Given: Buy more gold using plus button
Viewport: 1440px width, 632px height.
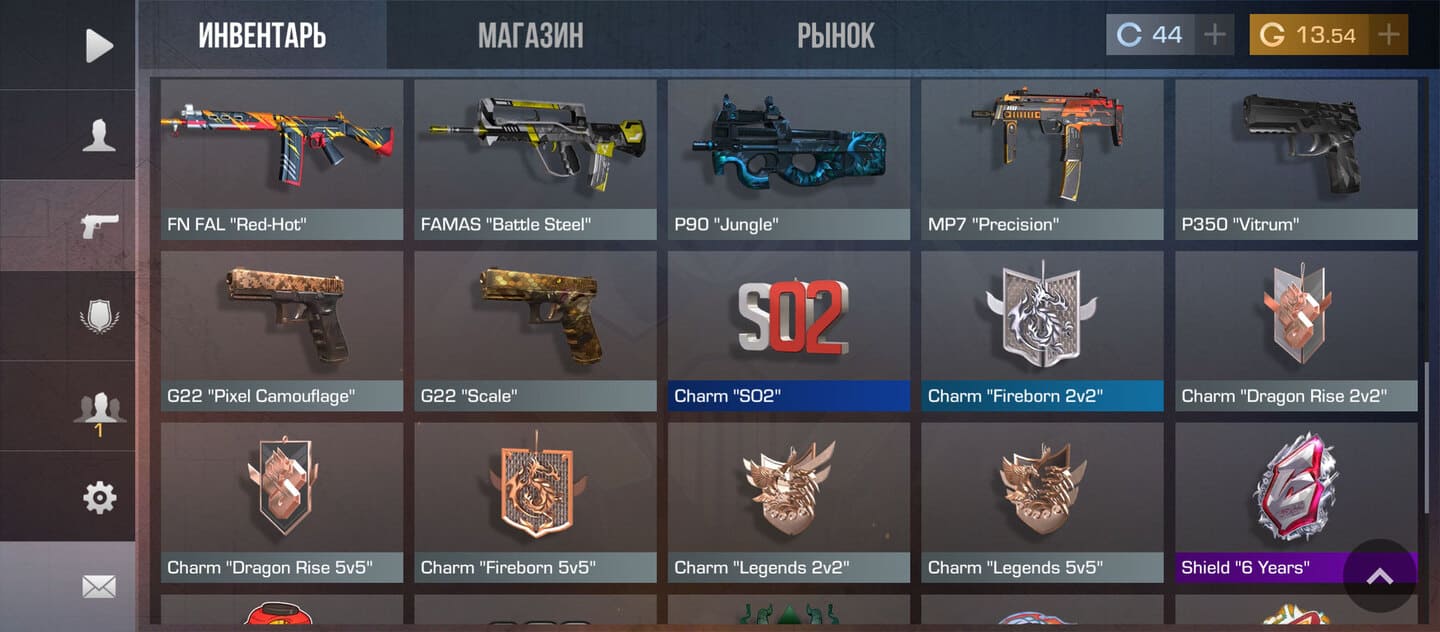Looking at the screenshot, I should pyautogui.click(x=1388, y=35).
